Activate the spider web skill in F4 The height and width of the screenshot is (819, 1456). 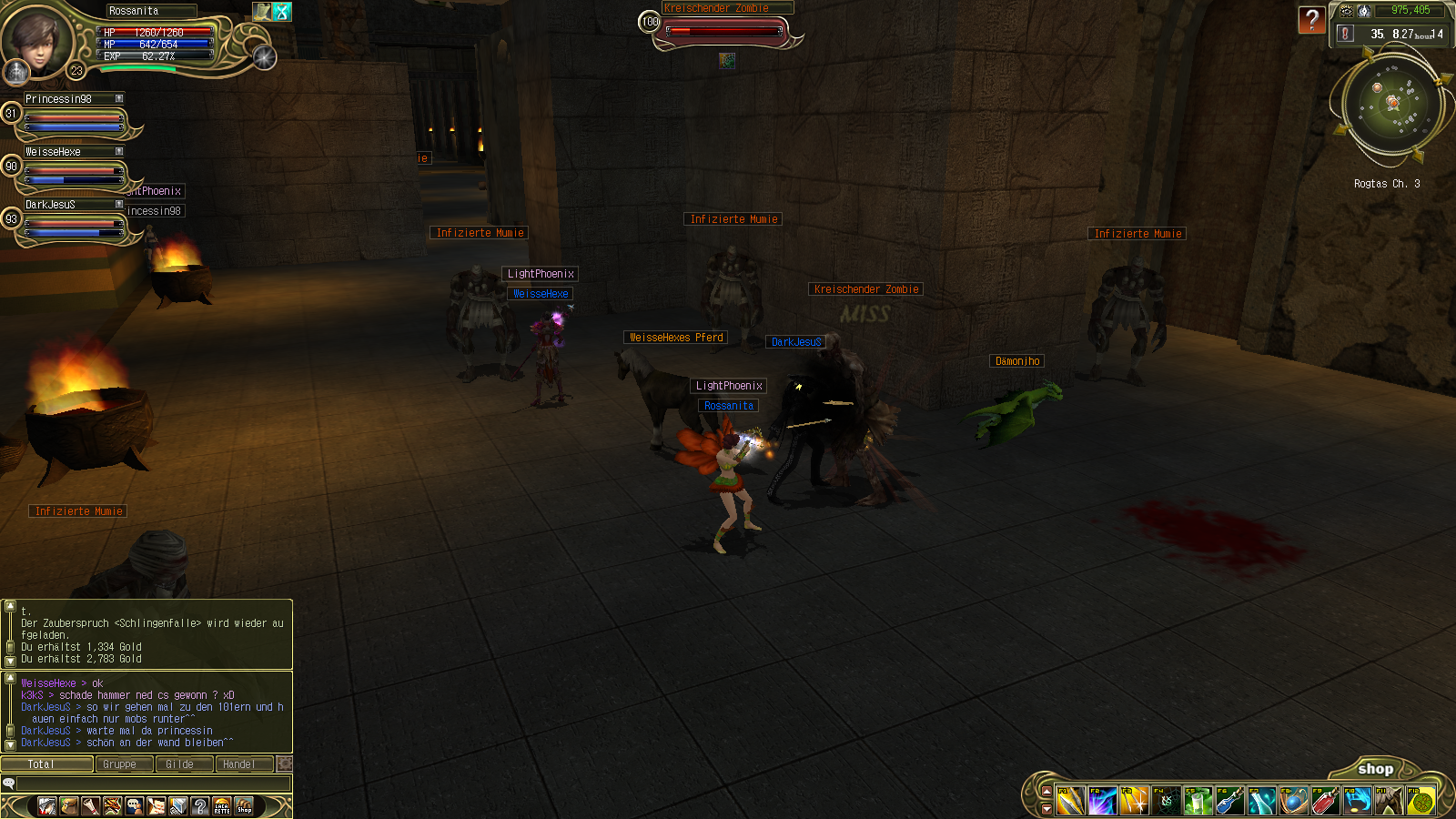(1166, 802)
